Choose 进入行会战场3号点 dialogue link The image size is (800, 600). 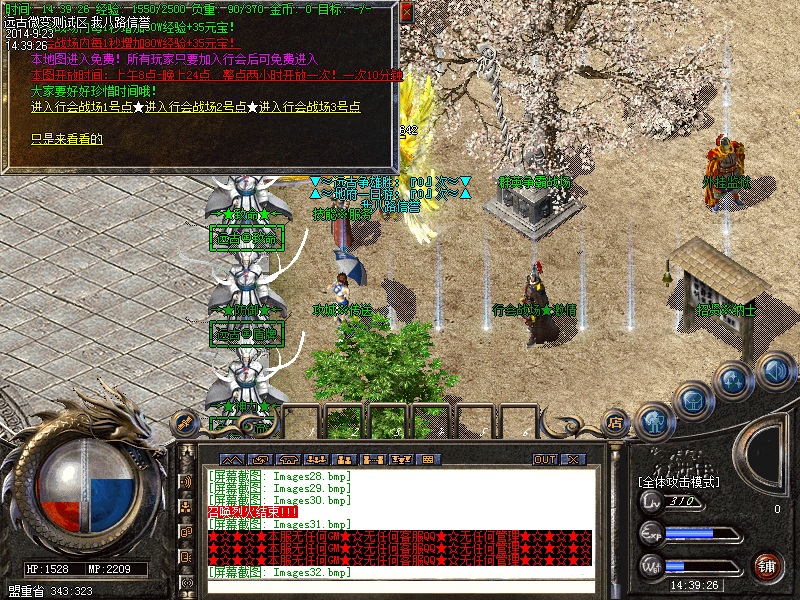tap(310, 107)
